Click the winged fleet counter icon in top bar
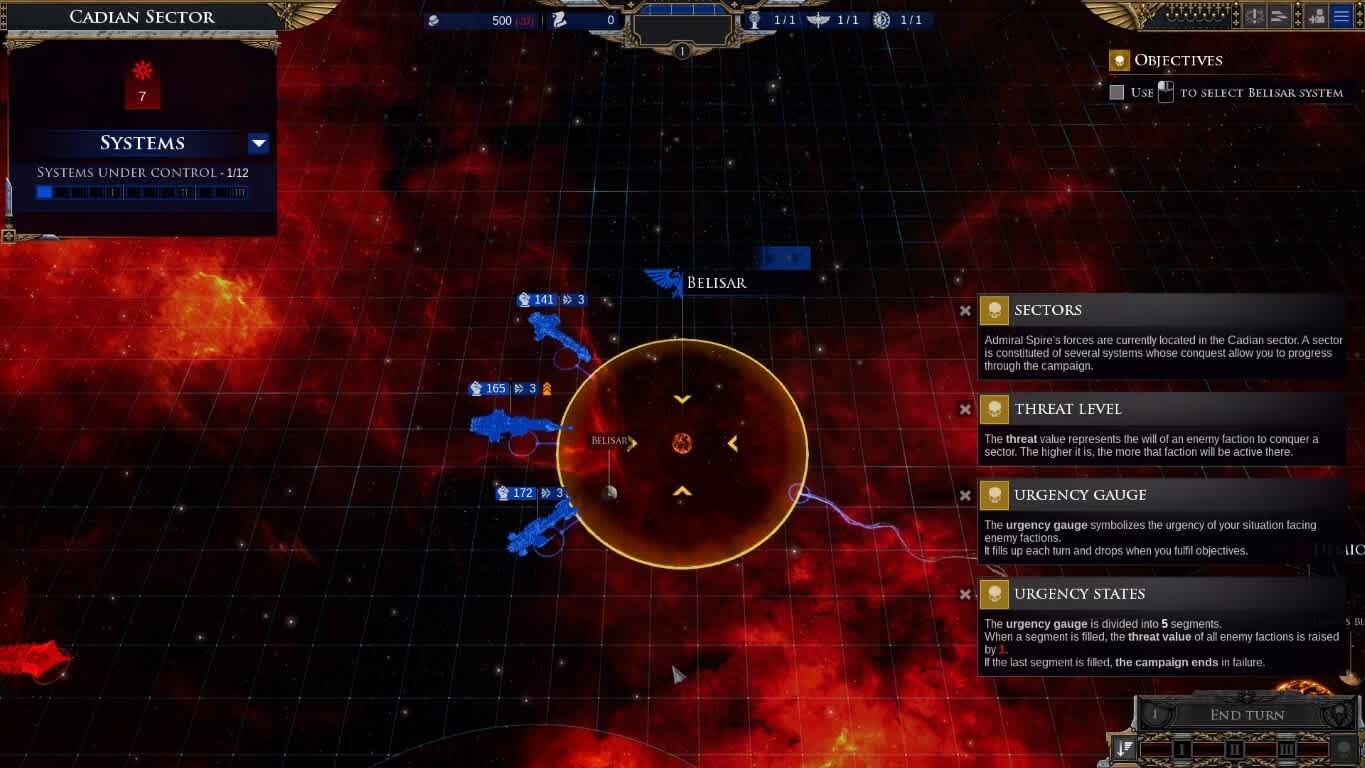Image resolution: width=1365 pixels, height=768 pixels. click(818, 20)
